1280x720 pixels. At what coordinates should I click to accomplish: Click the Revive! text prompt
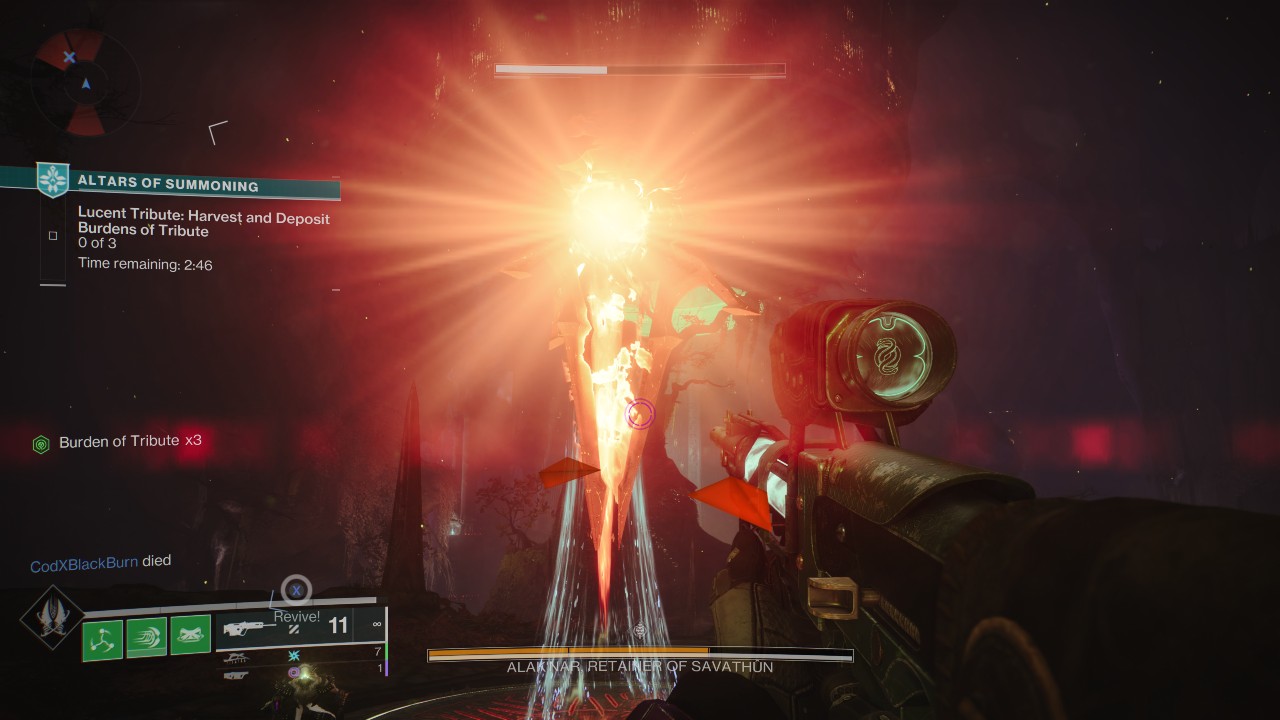296,617
